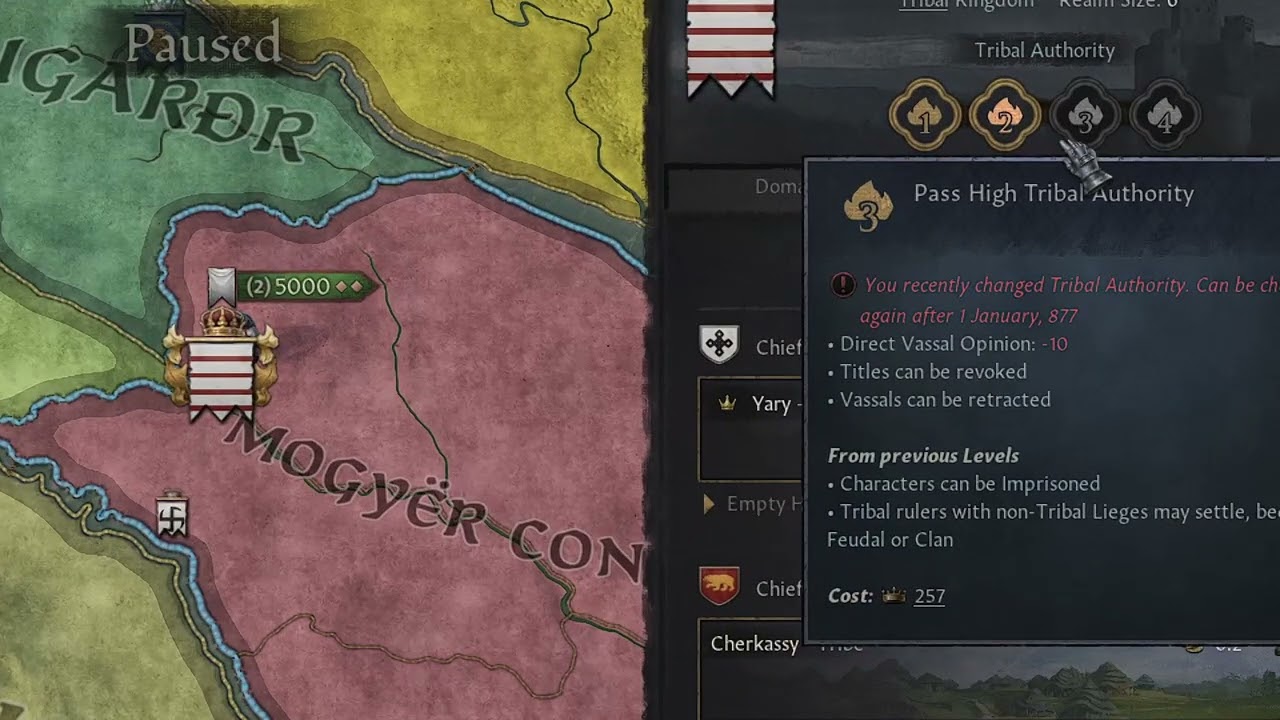Viewport: 1280px width, 720px height.
Task: Select Tribal Authority level 3
Action: (1085, 115)
